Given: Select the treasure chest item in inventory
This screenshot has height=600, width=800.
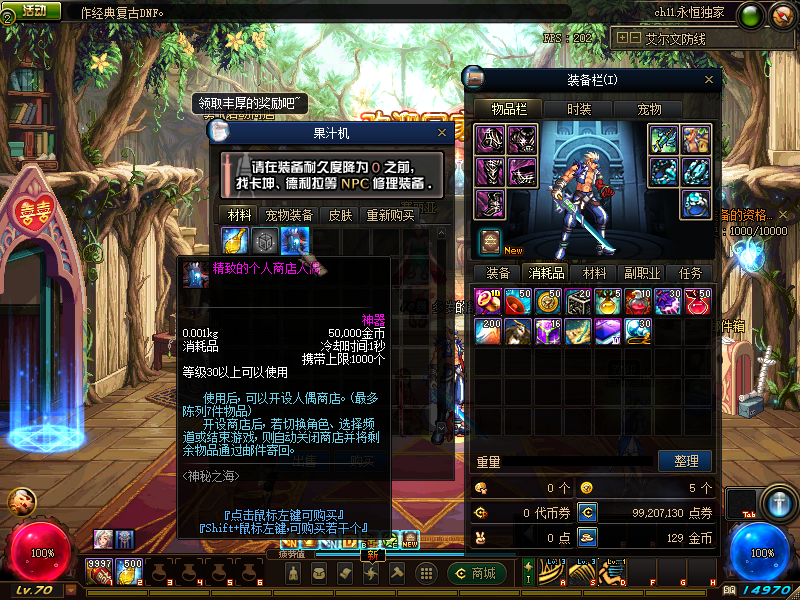Looking at the screenshot, I should [x=578, y=301].
